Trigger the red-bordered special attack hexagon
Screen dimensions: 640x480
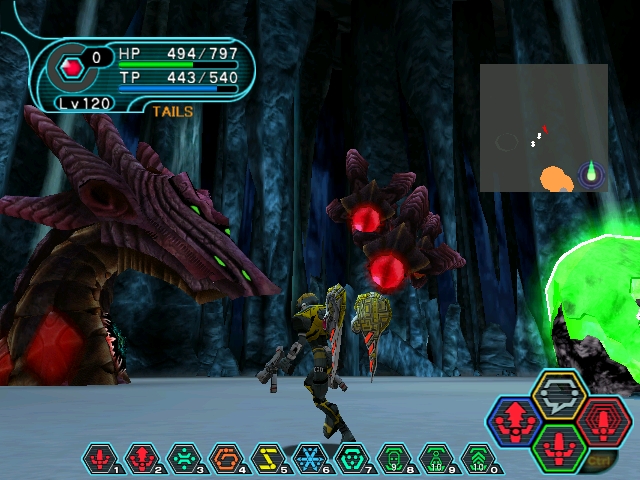603,421
